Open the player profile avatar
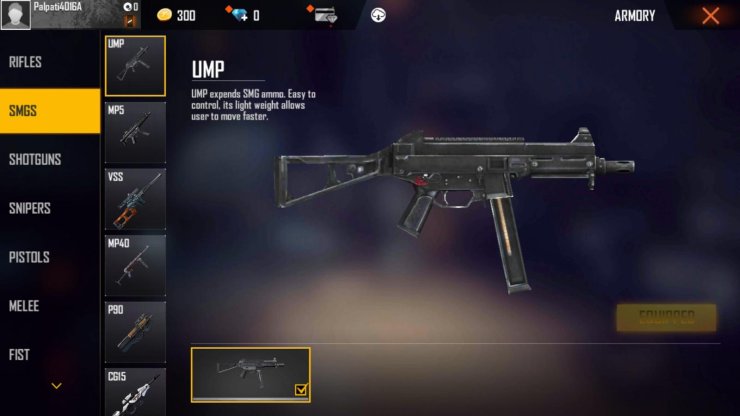The width and height of the screenshot is (740, 416). [16, 15]
